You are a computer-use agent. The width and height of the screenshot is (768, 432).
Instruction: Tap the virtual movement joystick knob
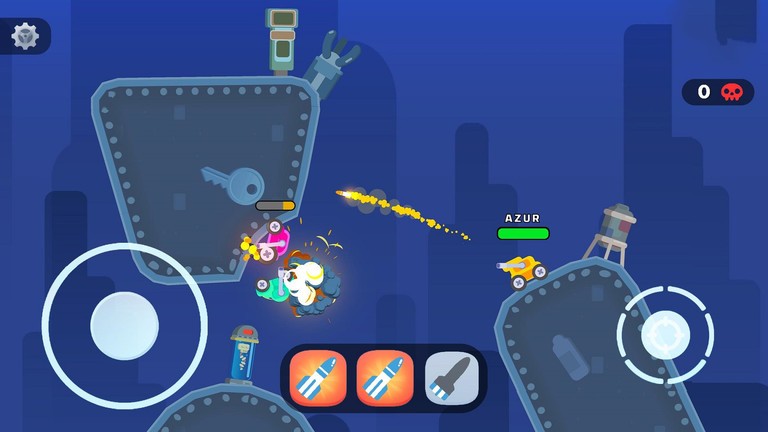pos(124,326)
